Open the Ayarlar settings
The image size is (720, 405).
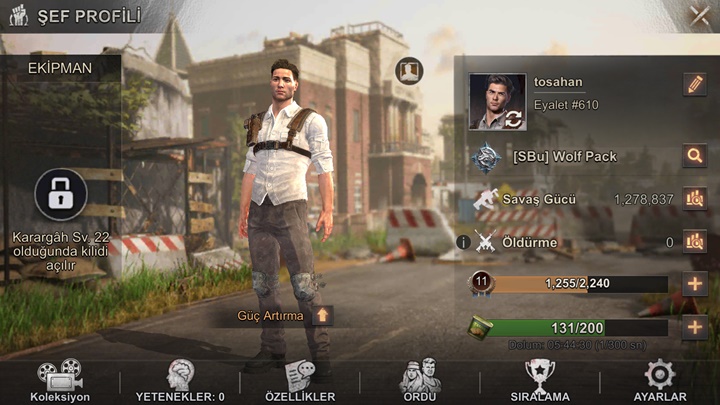pos(659,381)
